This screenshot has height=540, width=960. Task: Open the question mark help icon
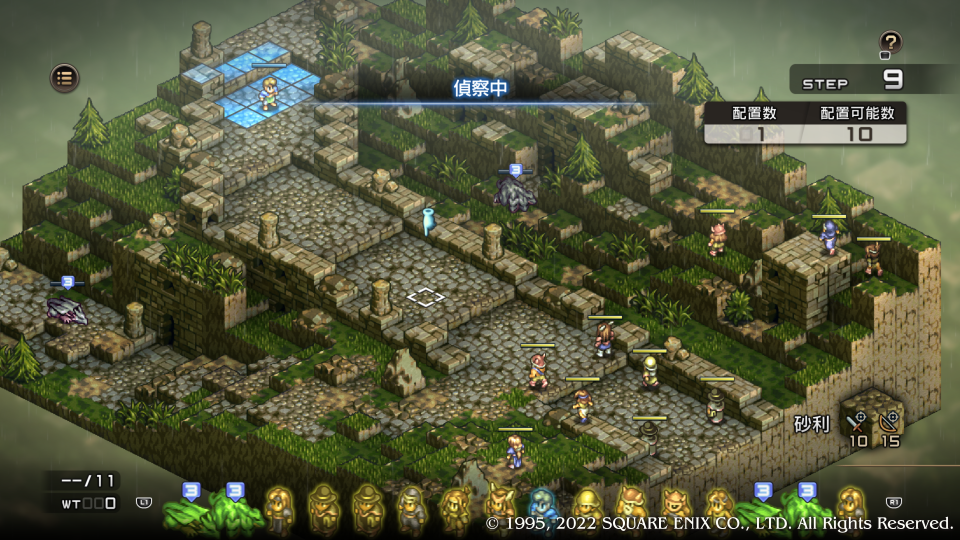tap(890, 42)
